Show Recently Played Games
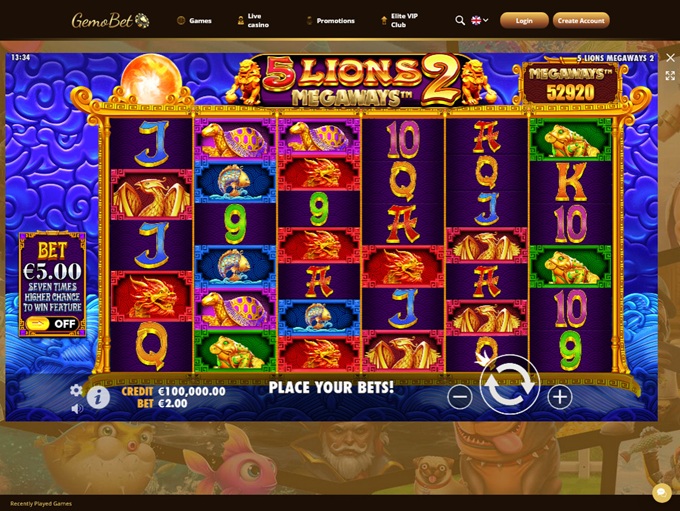680x511 pixels. tap(41, 503)
